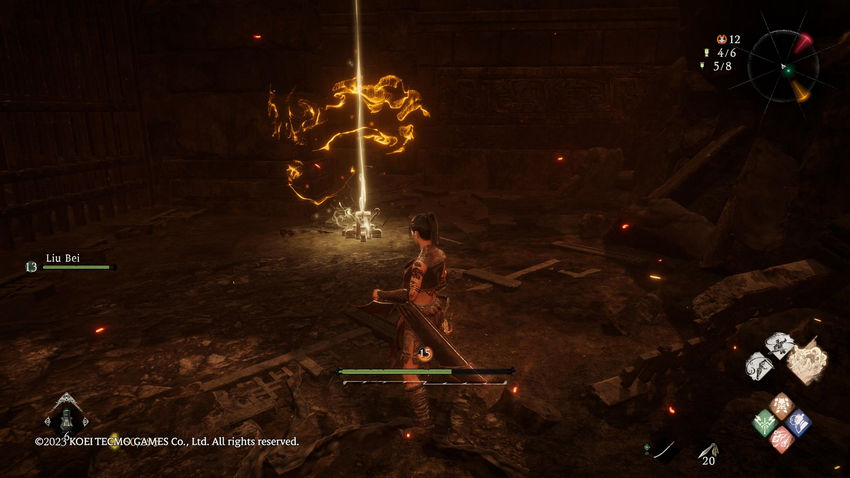Select the curved sword melee weapon icon
The image size is (850, 478).
pos(662,451)
